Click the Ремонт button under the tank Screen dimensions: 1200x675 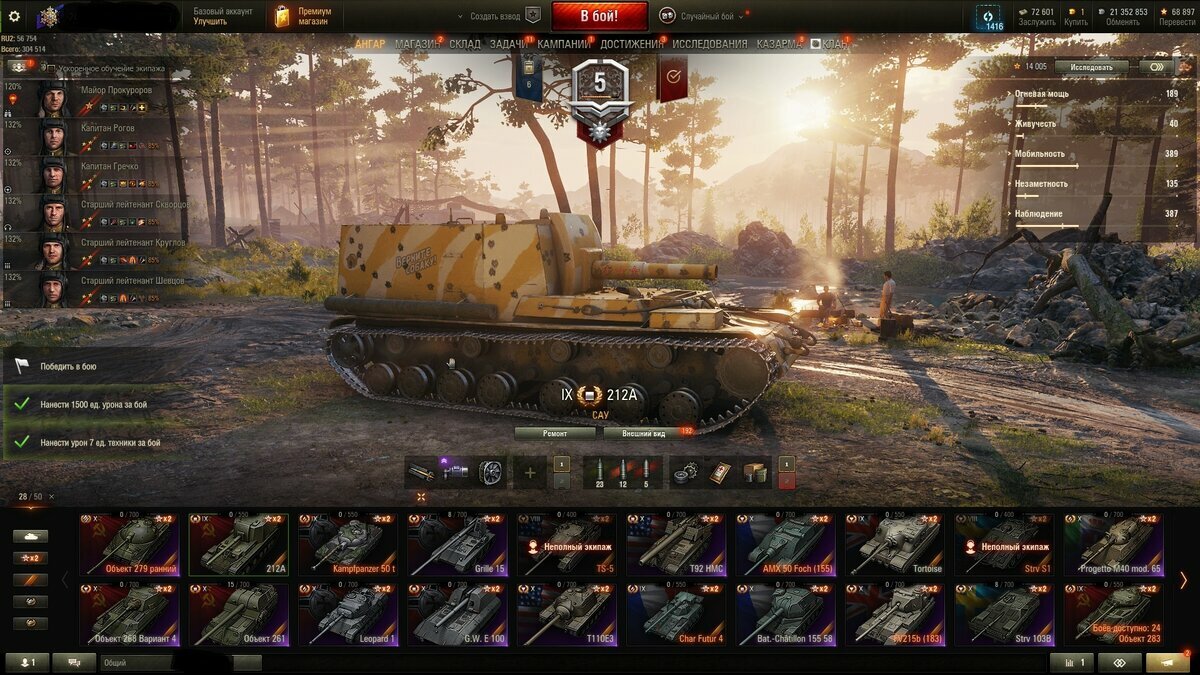555,433
